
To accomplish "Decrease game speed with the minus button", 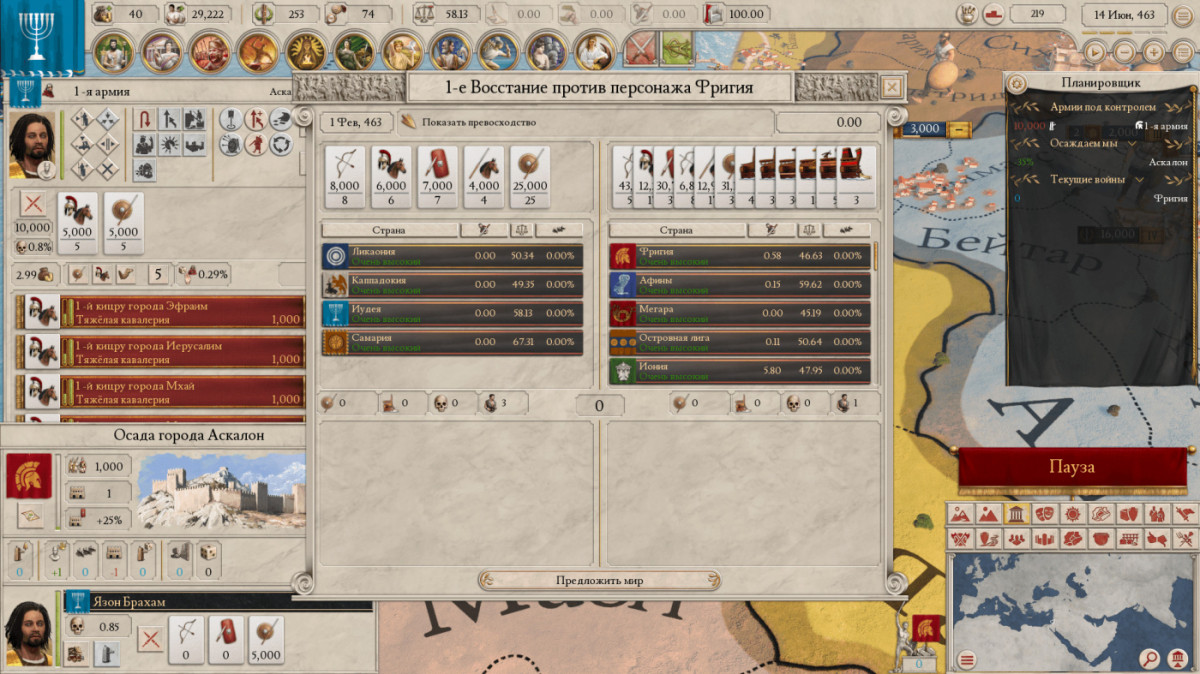I will (x=1126, y=52).
